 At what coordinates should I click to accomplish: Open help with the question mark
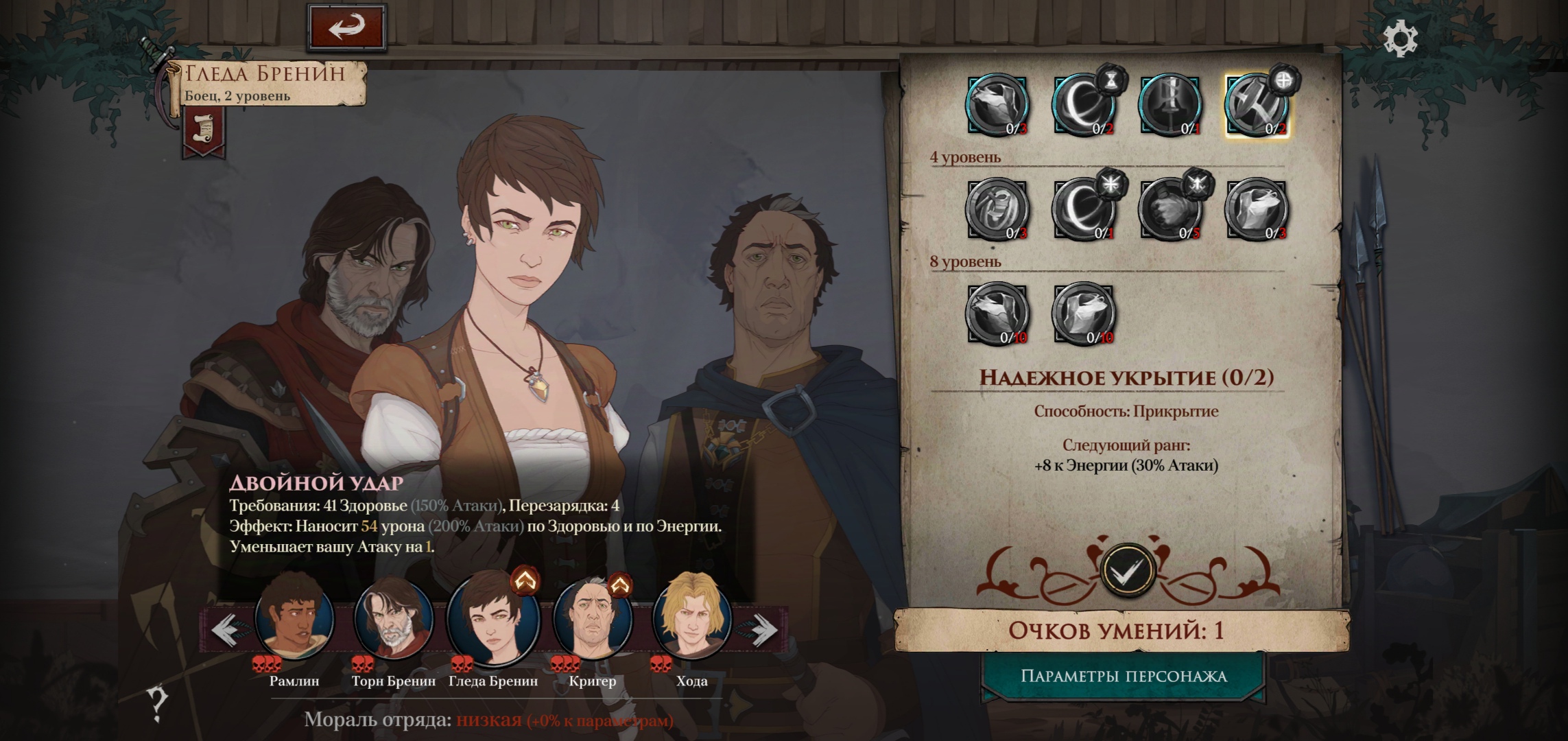click(x=157, y=703)
